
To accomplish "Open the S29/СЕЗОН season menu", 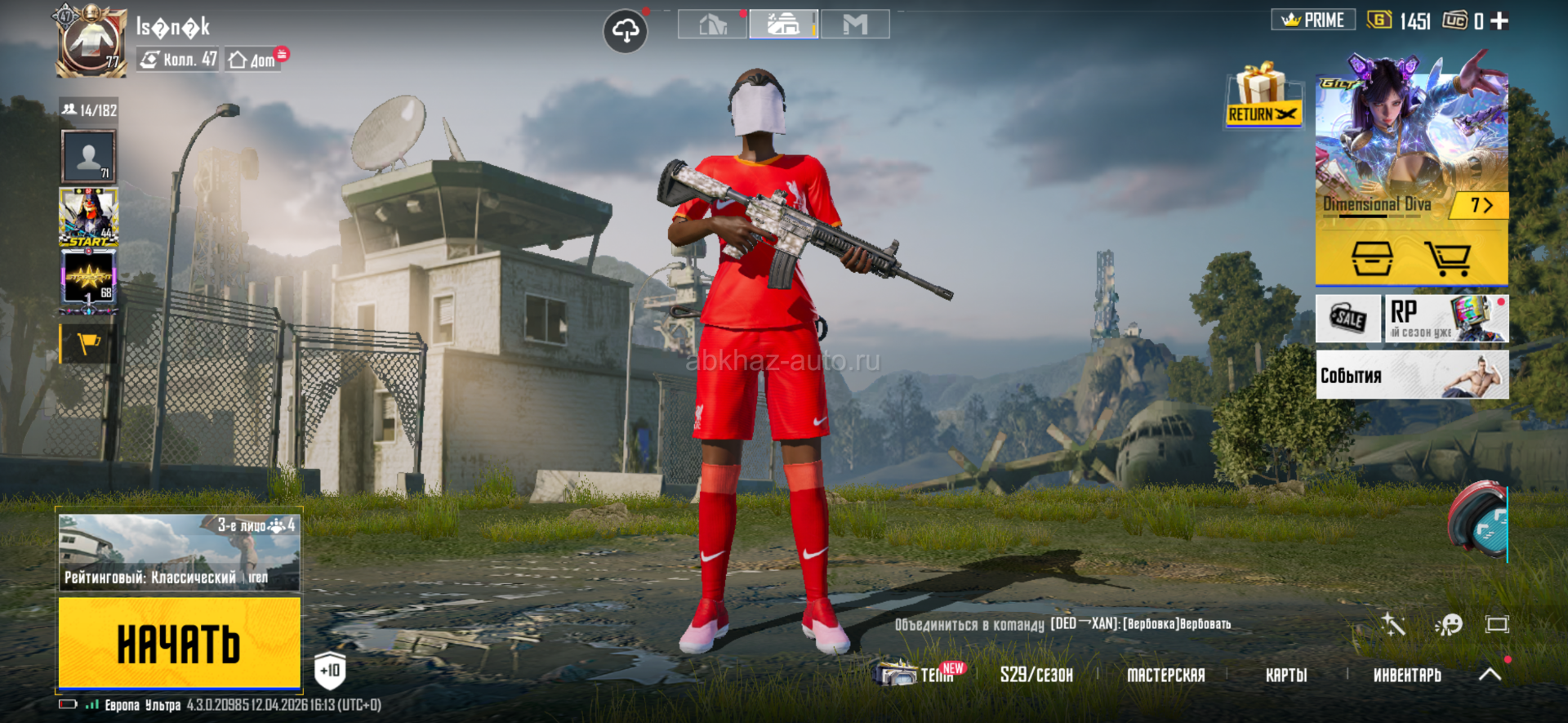I will [1036, 675].
